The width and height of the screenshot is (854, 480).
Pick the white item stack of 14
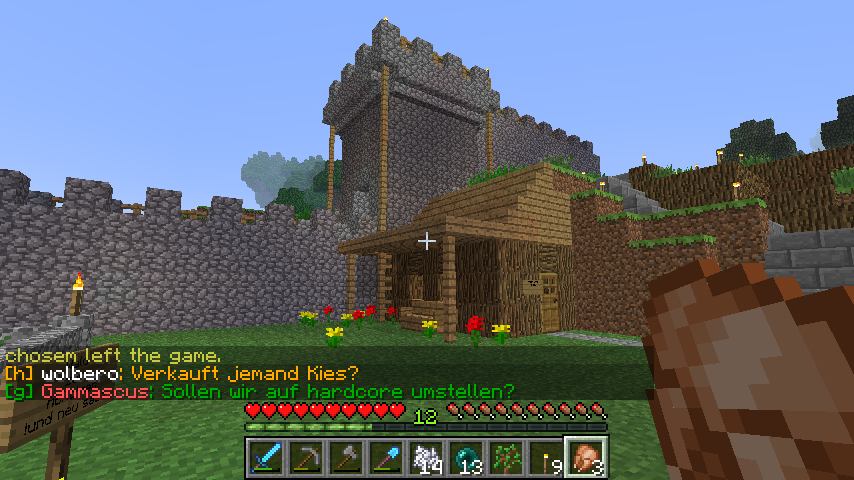(427, 458)
